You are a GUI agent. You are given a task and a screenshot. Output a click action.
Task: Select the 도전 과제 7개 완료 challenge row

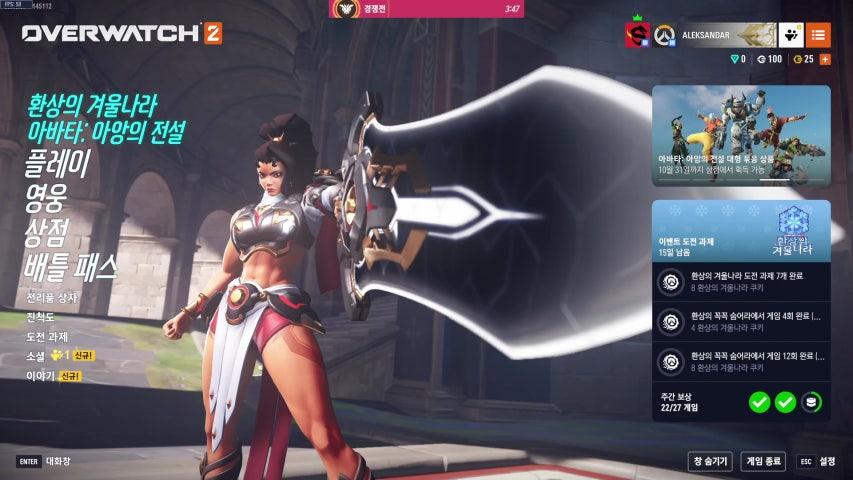[741, 281]
